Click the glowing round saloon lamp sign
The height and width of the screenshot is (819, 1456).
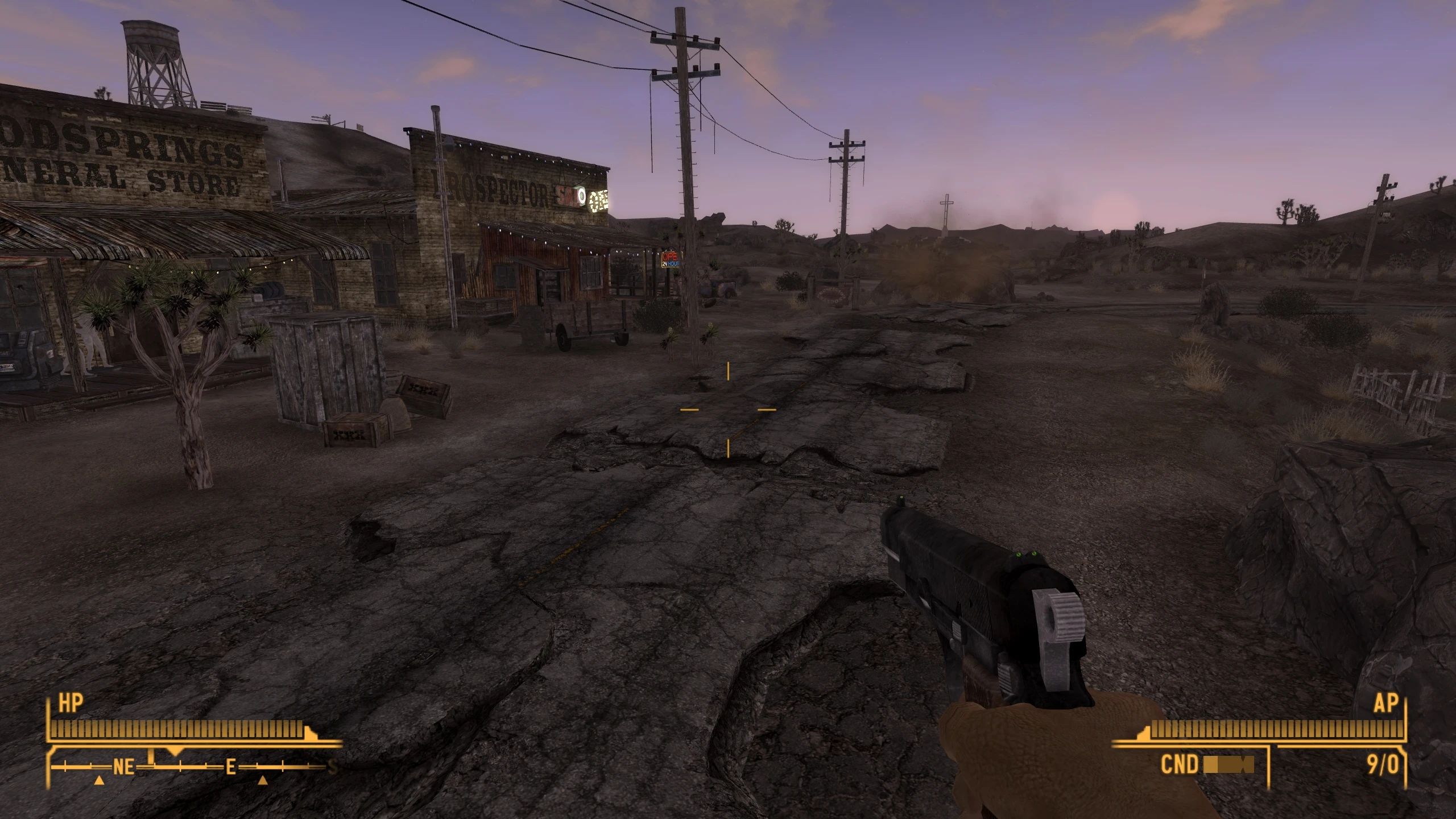(x=581, y=196)
